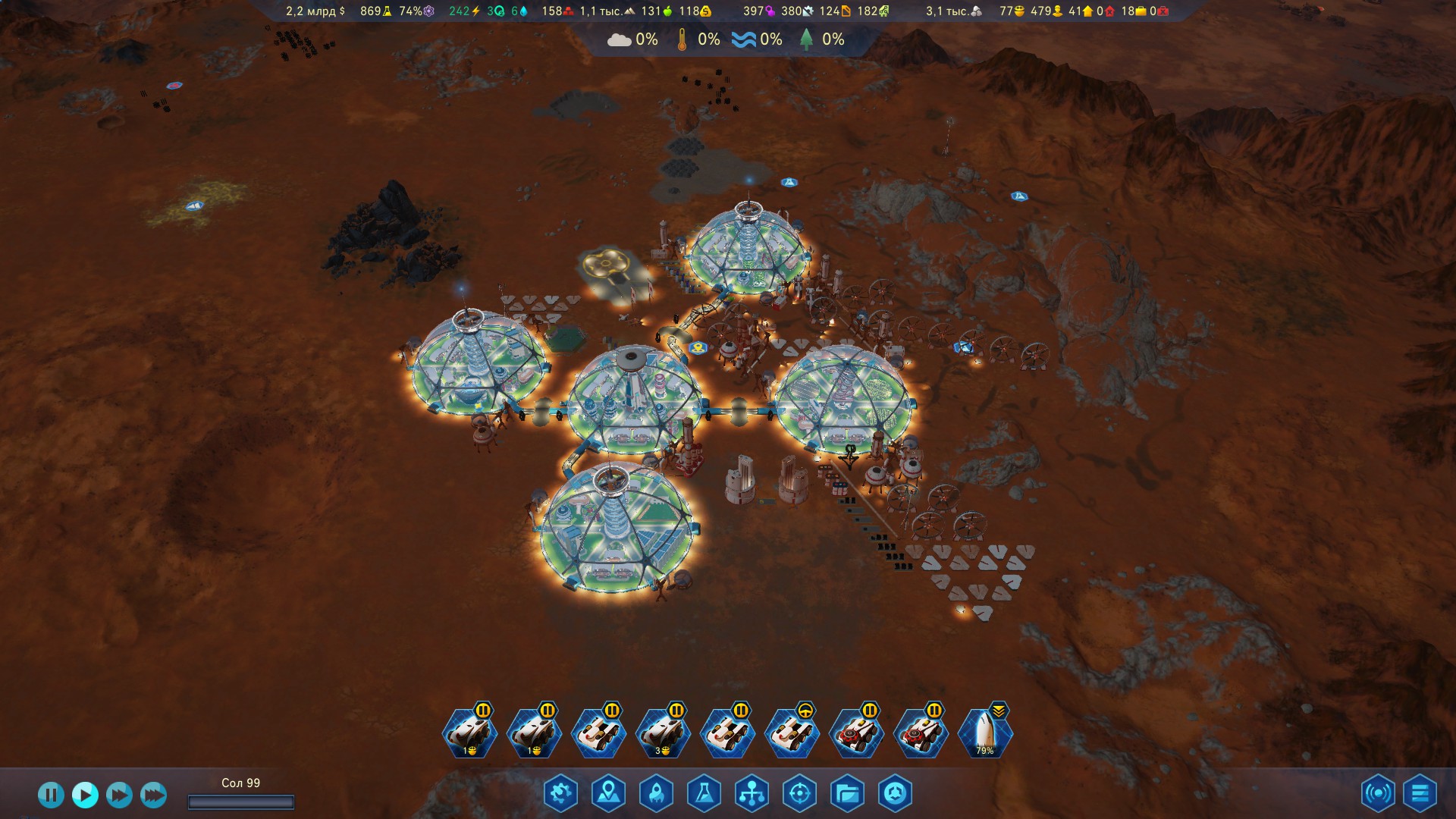Set normal speed with the play button
The height and width of the screenshot is (819, 1456).
(85, 795)
